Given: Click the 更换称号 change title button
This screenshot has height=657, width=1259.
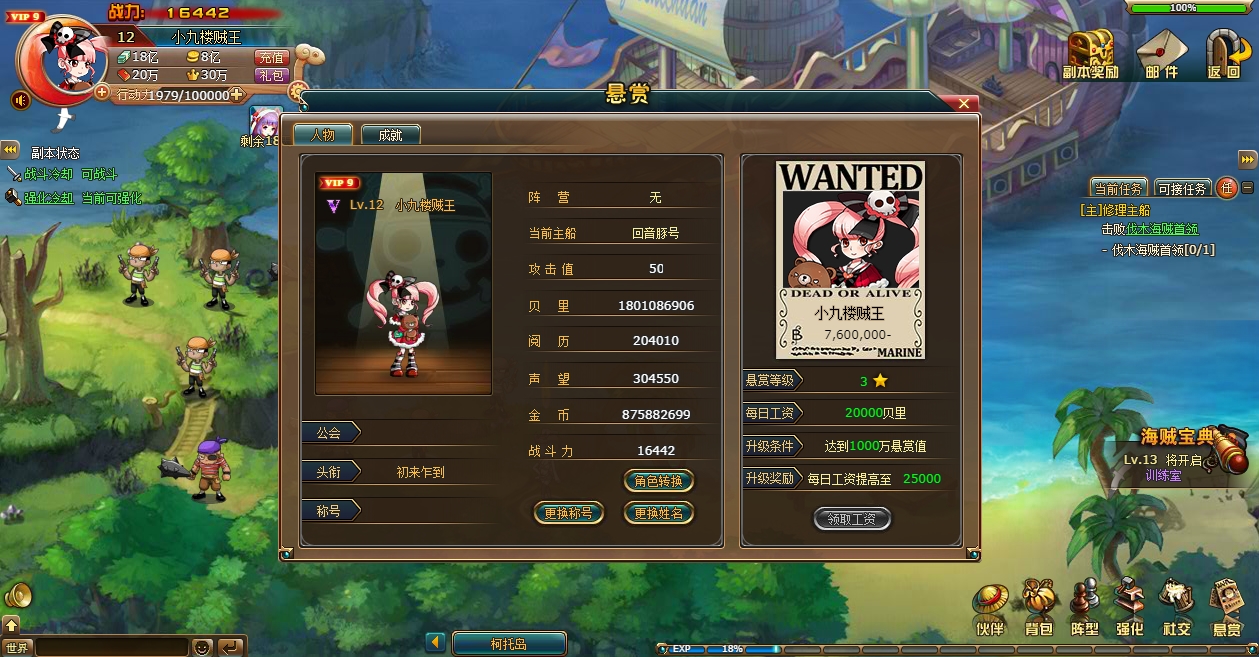Looking at the screenshot, I should point(568,513).
